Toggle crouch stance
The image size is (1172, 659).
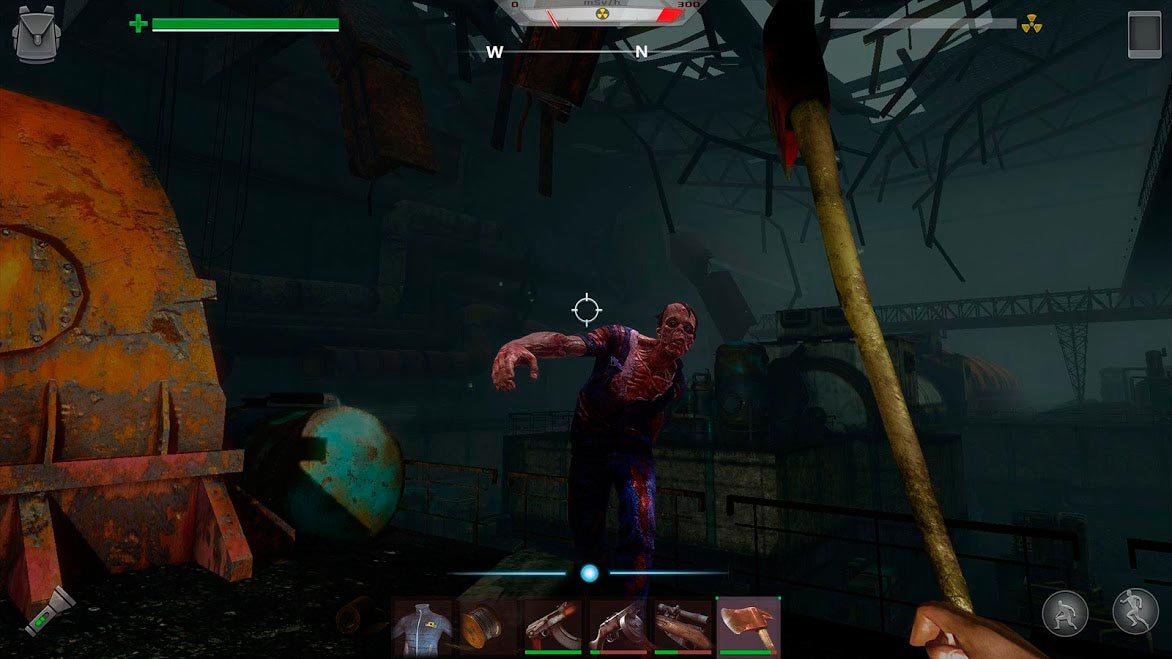1065,614
